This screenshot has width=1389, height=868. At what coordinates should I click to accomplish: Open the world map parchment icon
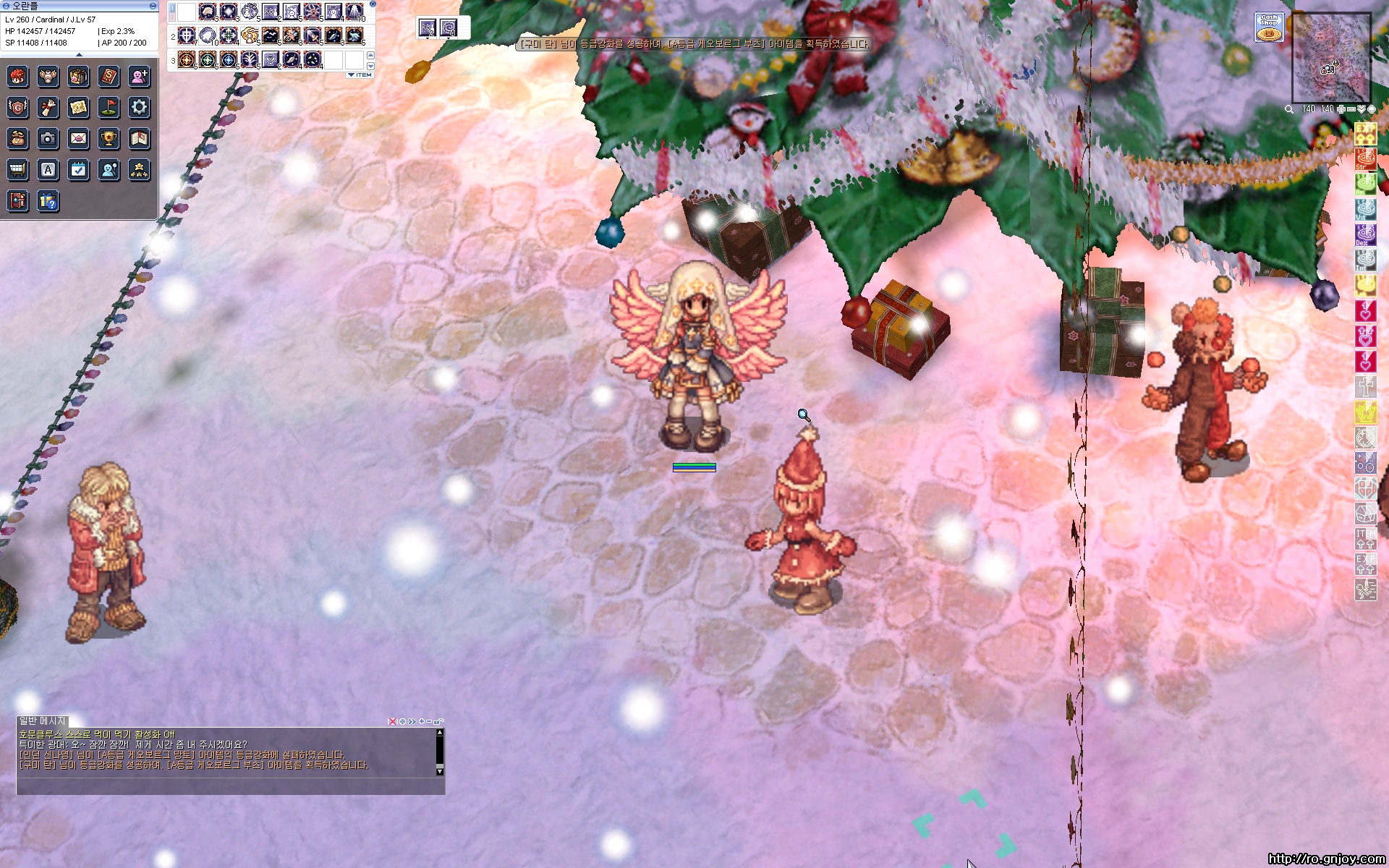[78, 108]
